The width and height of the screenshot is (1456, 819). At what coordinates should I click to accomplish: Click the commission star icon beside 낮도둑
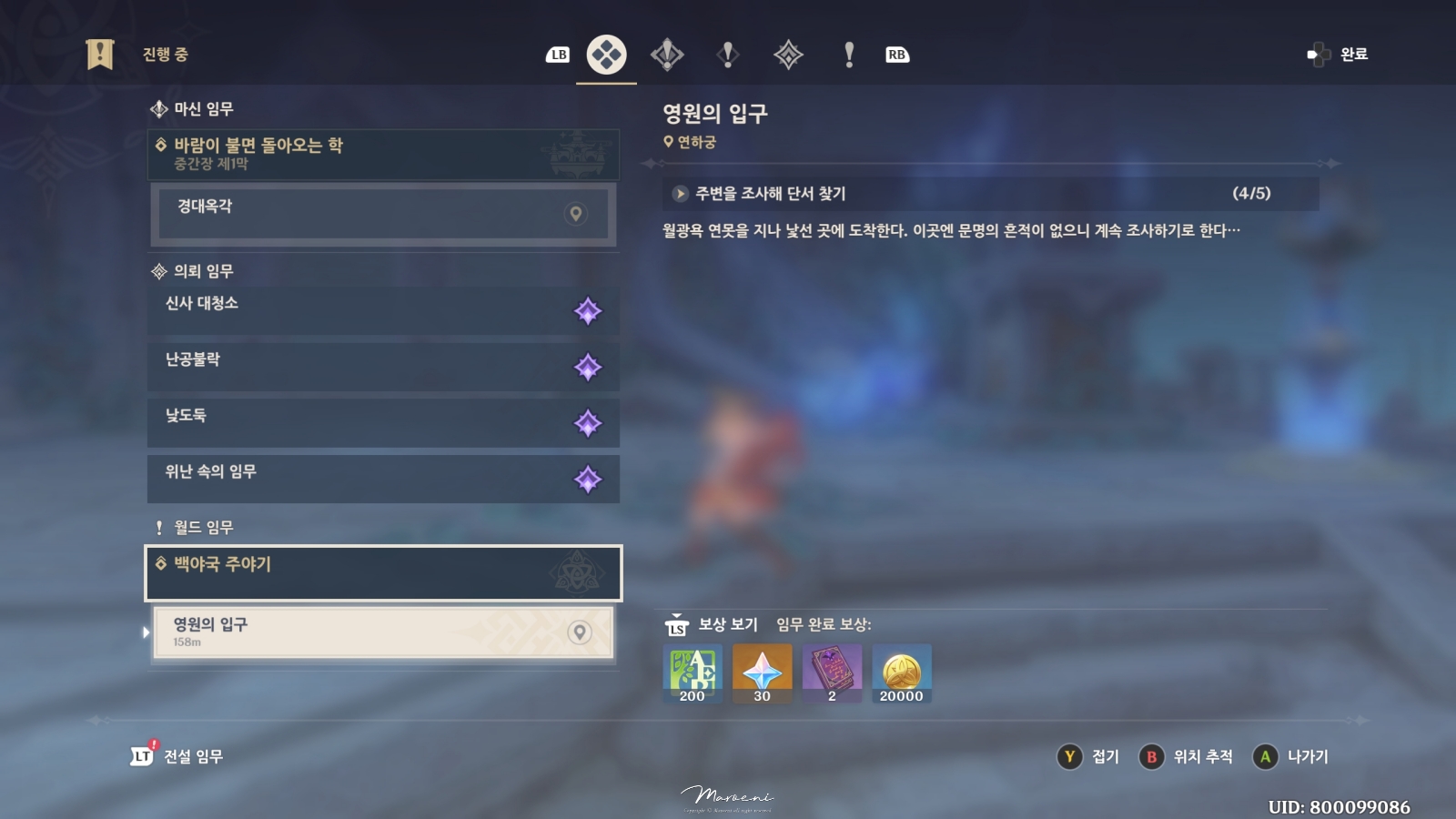(x=590, y=423)
